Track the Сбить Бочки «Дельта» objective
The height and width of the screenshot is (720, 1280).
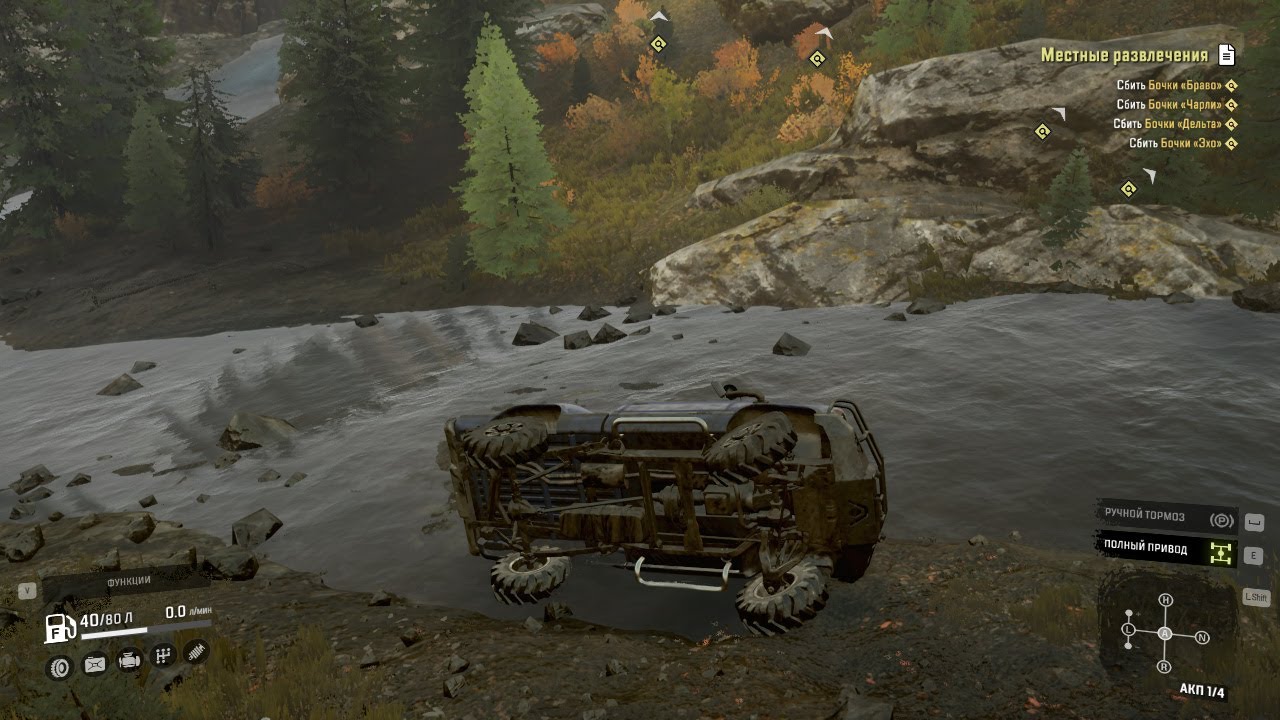pyautogui.click(x=1174, y=124)
